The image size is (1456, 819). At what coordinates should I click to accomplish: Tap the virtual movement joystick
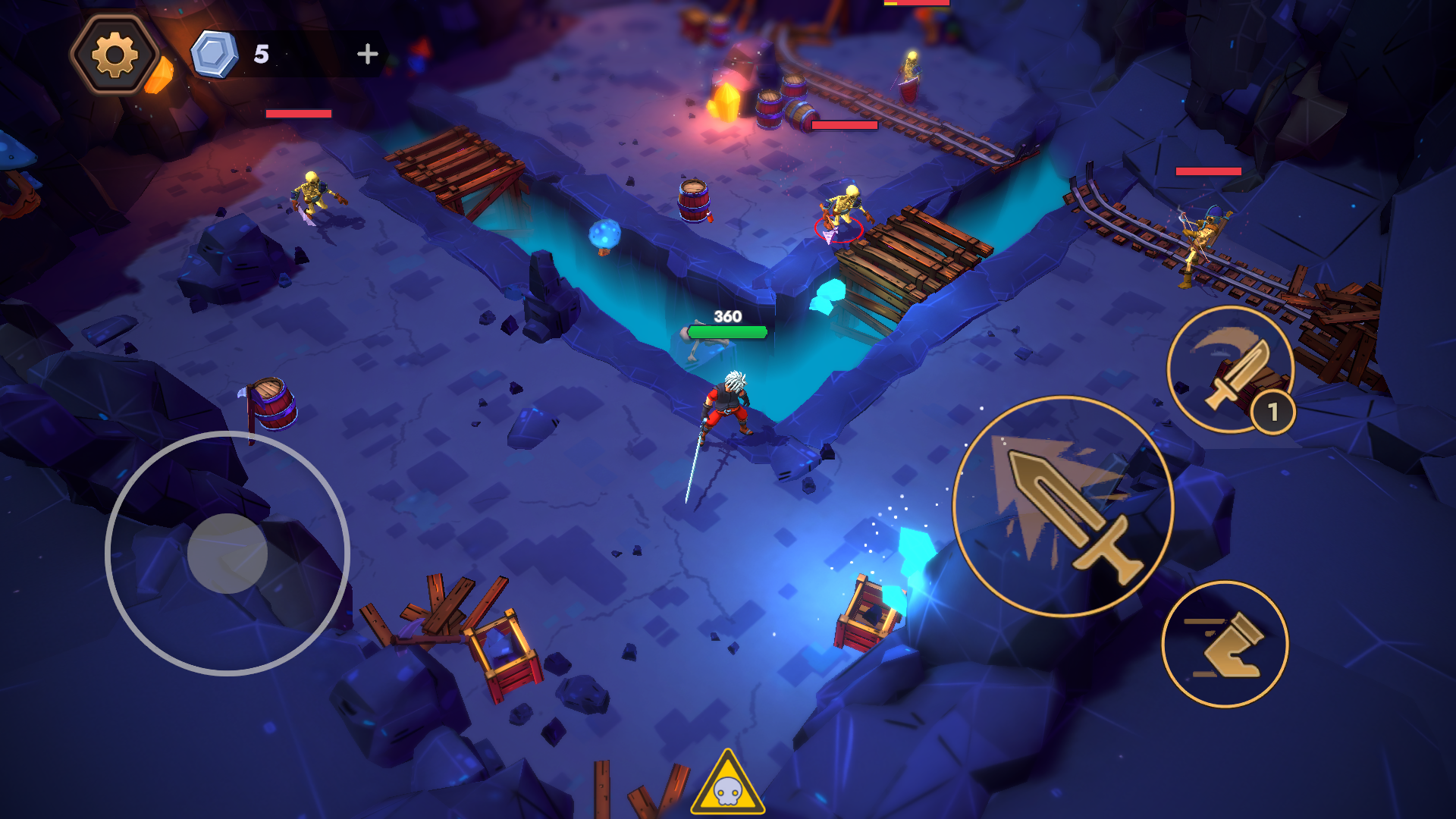pos(226,551)
